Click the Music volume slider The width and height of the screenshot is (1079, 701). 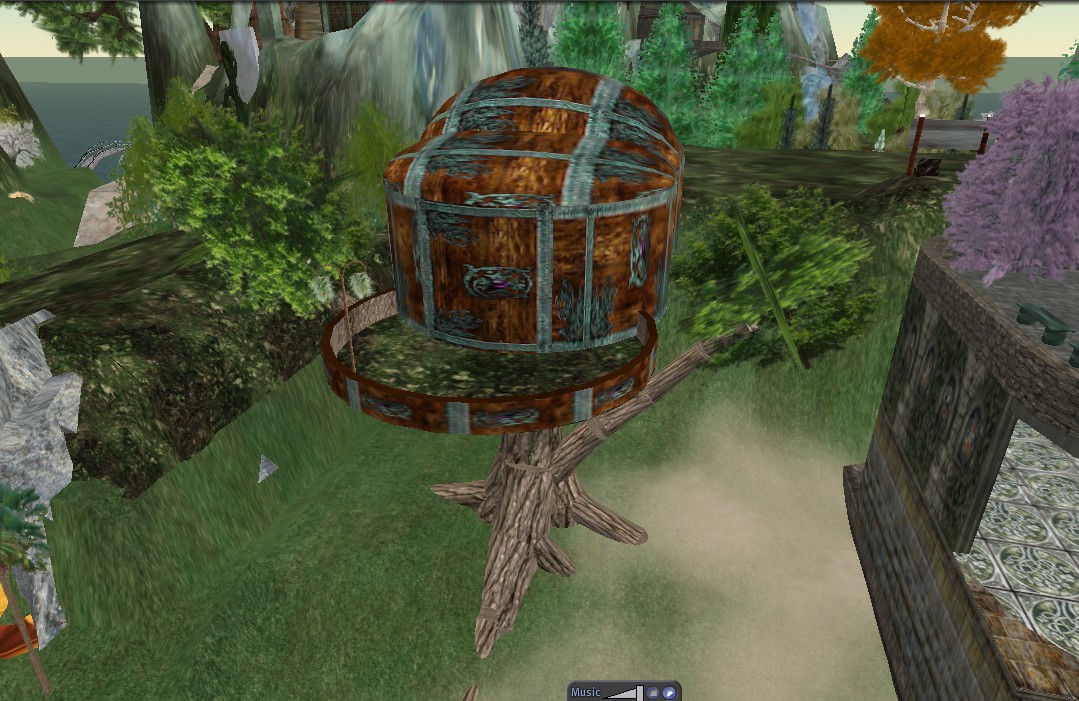624,692
